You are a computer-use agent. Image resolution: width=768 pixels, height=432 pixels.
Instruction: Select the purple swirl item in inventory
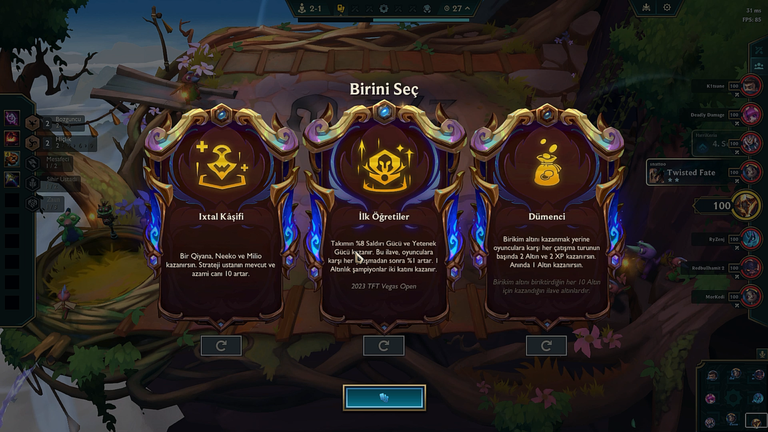pos(12,119)
